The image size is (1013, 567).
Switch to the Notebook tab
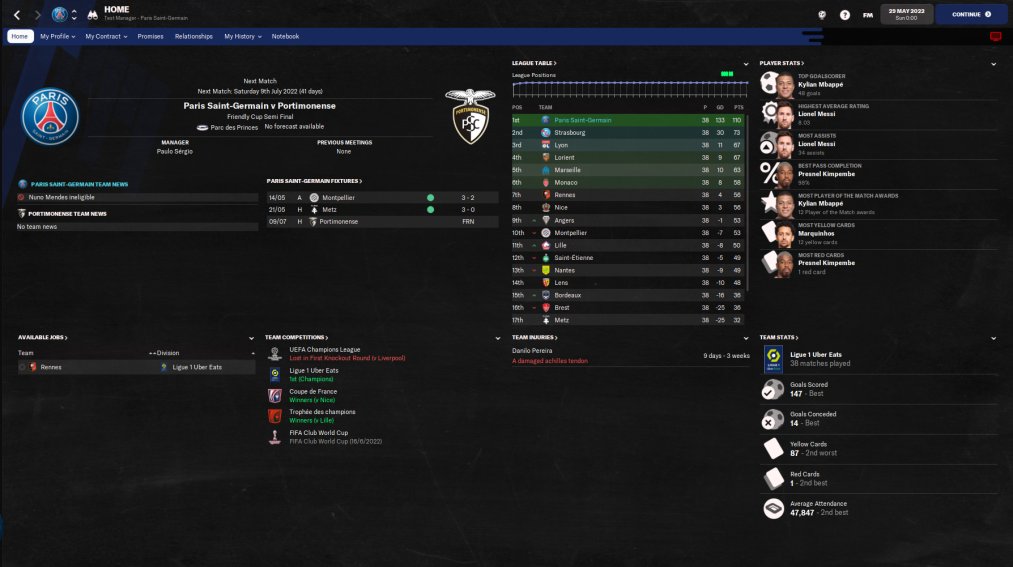tap(285, 36)
